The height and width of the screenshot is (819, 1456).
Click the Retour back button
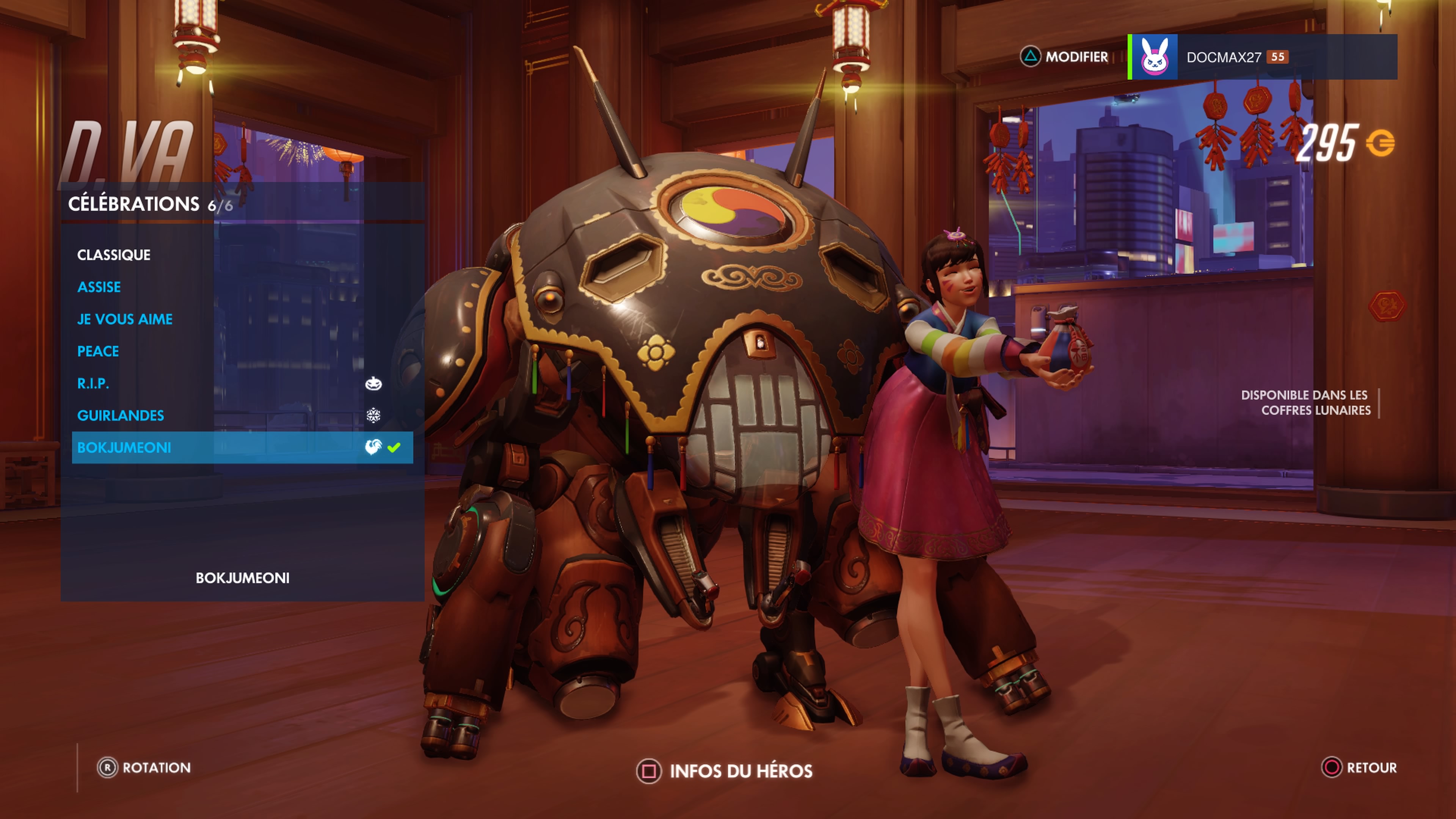pyautogui.click(x=1359, y=767)
